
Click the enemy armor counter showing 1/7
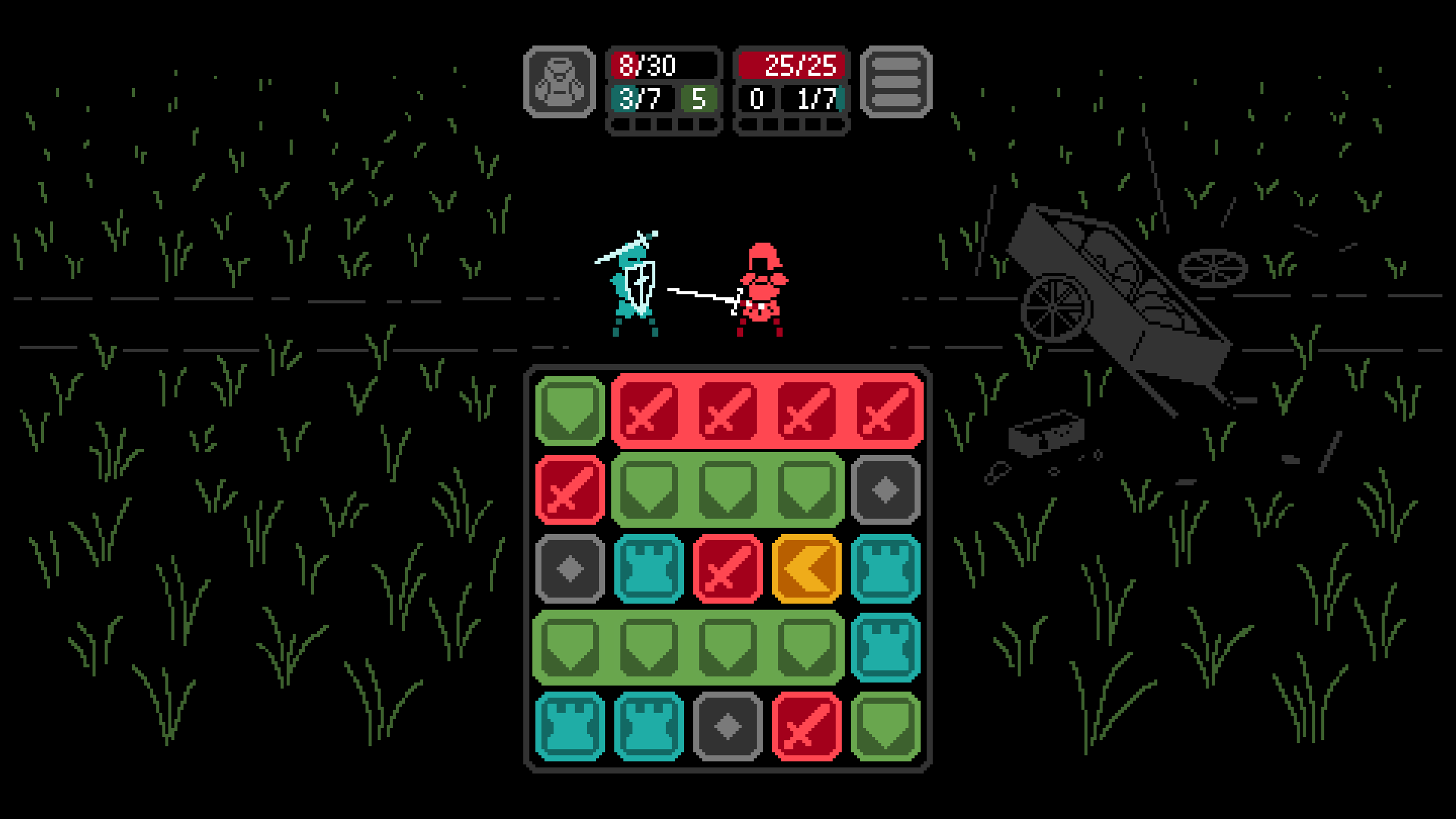(814, 99)
